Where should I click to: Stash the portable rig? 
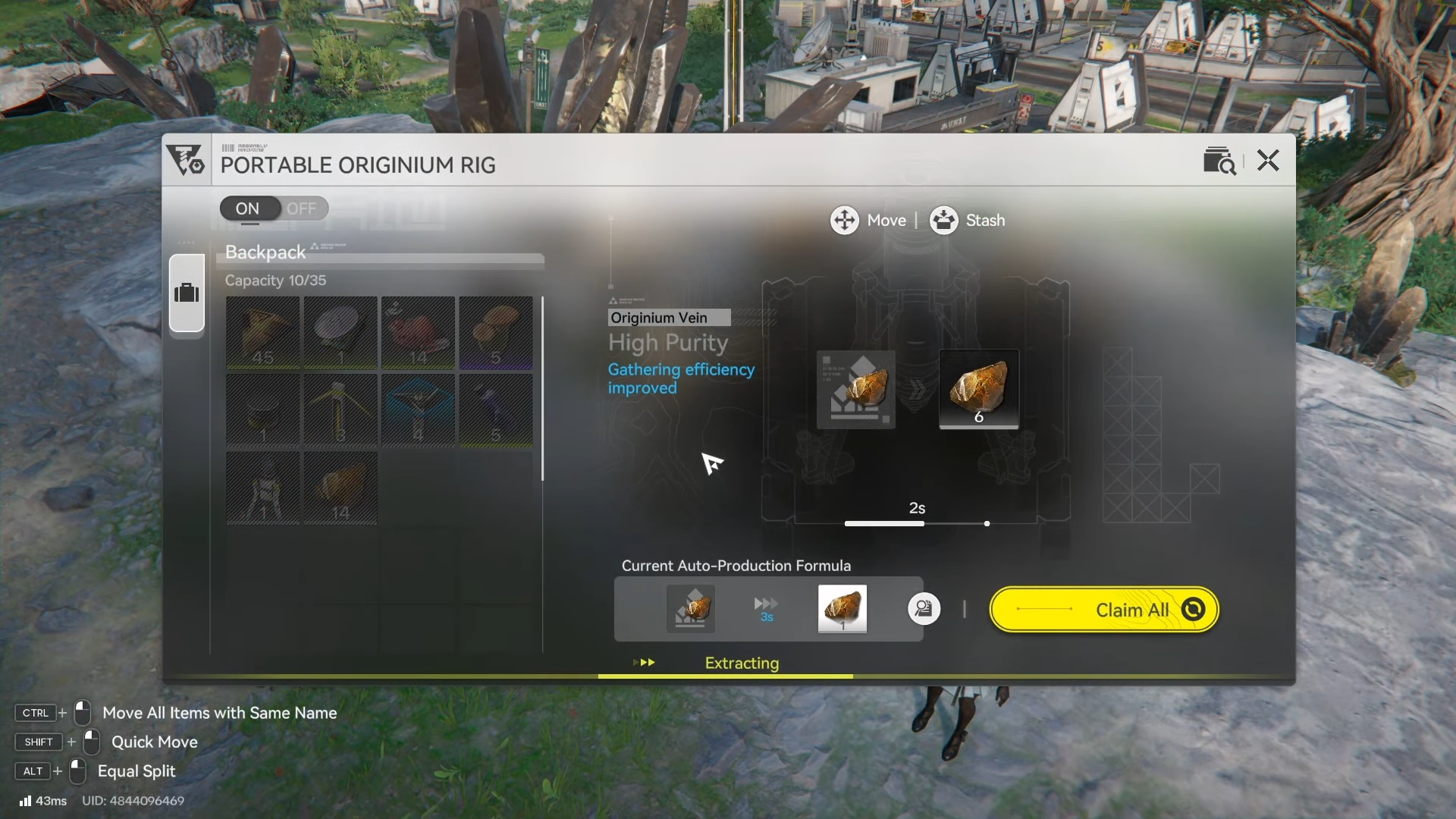[968, 221]
